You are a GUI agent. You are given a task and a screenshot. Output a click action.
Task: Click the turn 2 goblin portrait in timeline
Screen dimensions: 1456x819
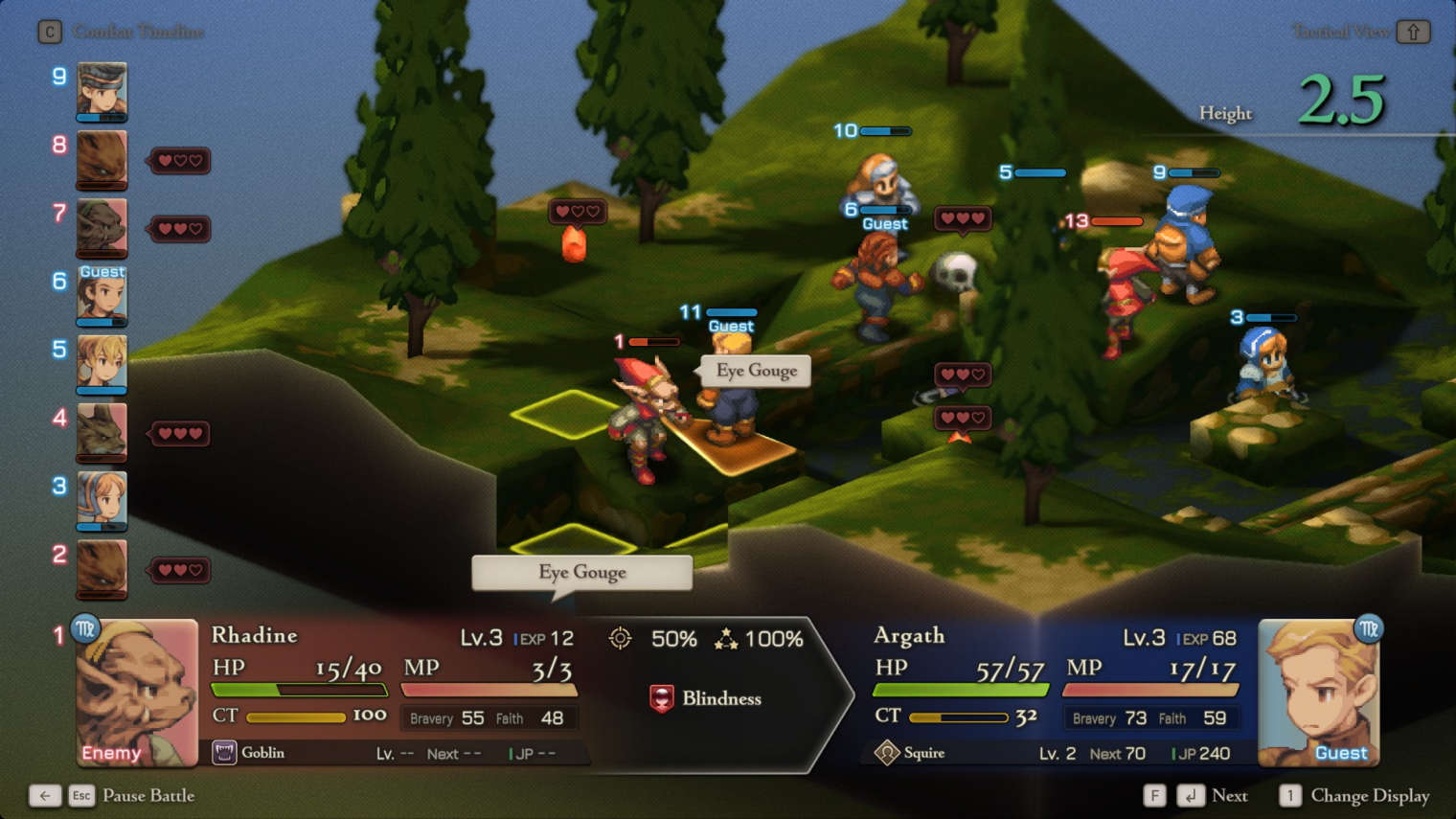(x=102, y=569)
